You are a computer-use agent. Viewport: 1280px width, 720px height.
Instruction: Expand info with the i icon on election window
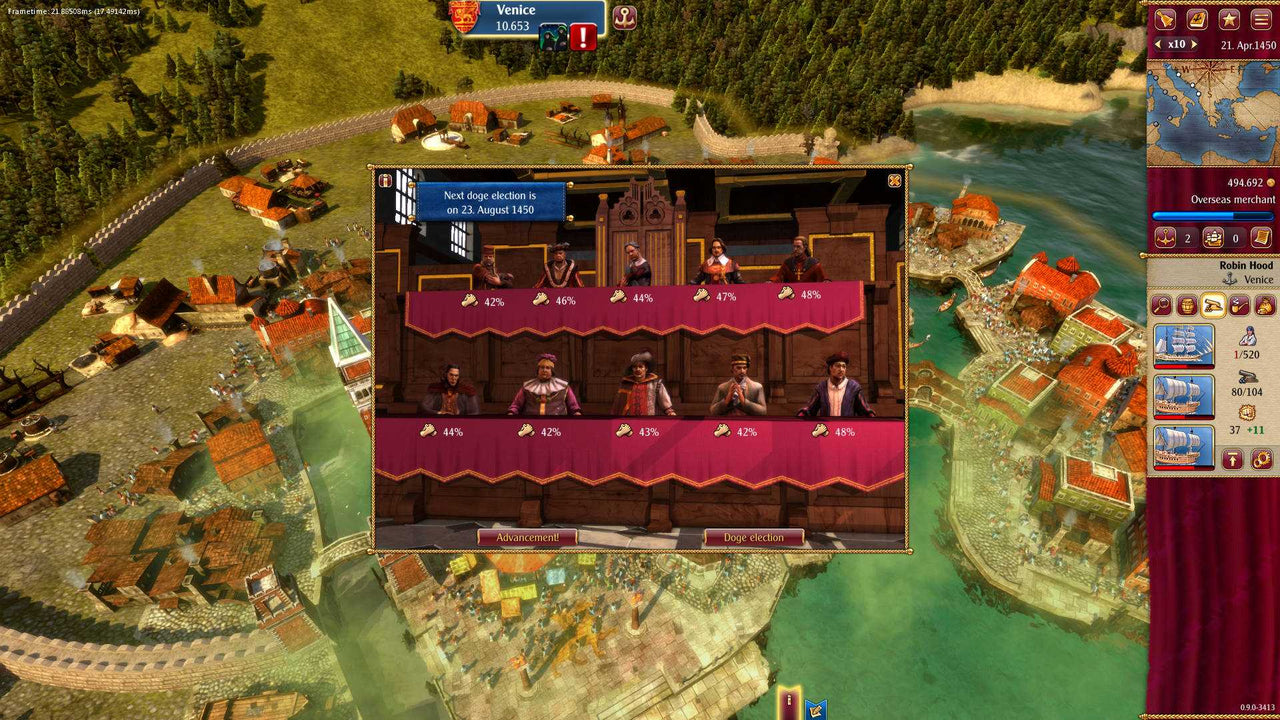tap(384, 182)
